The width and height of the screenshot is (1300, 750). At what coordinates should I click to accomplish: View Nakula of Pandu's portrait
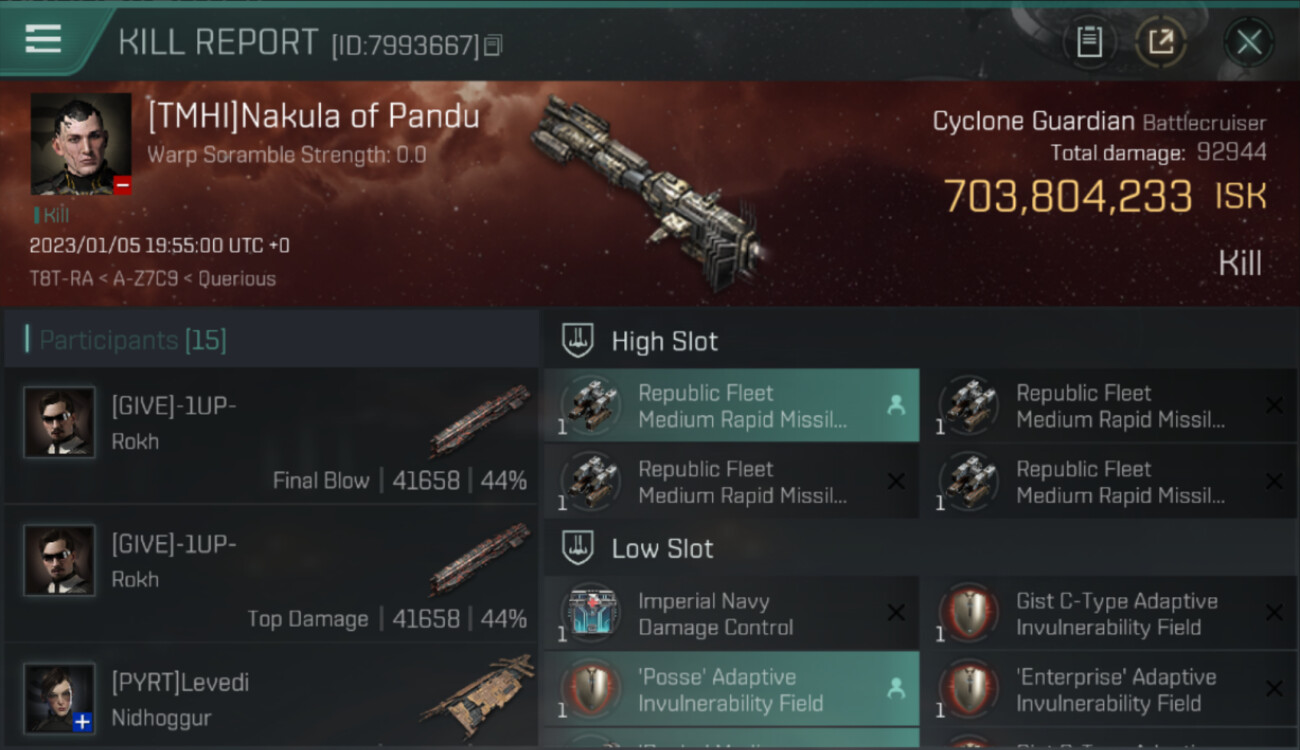point(81,144)
